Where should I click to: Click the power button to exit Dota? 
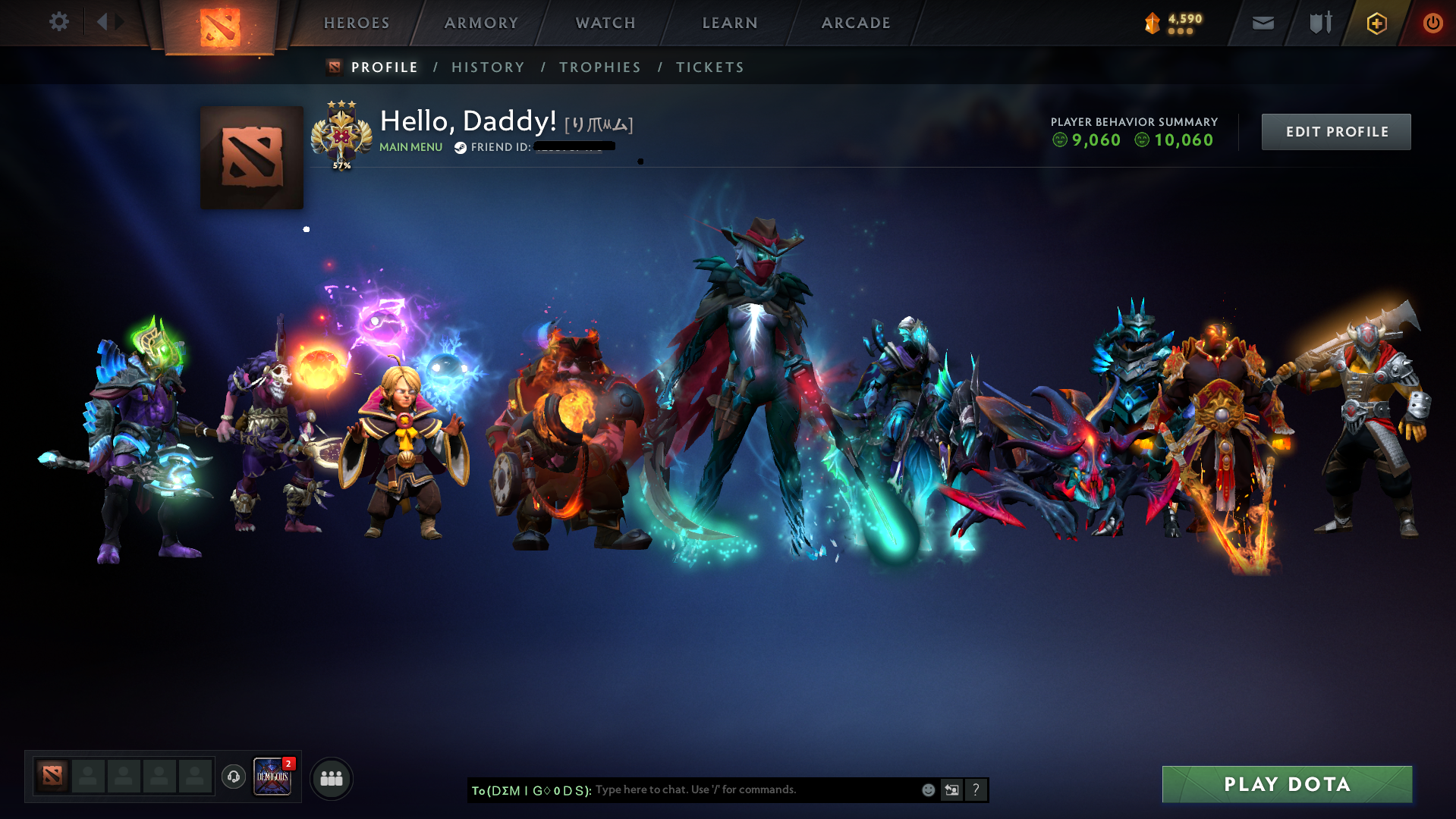(x=1433, y=23)
